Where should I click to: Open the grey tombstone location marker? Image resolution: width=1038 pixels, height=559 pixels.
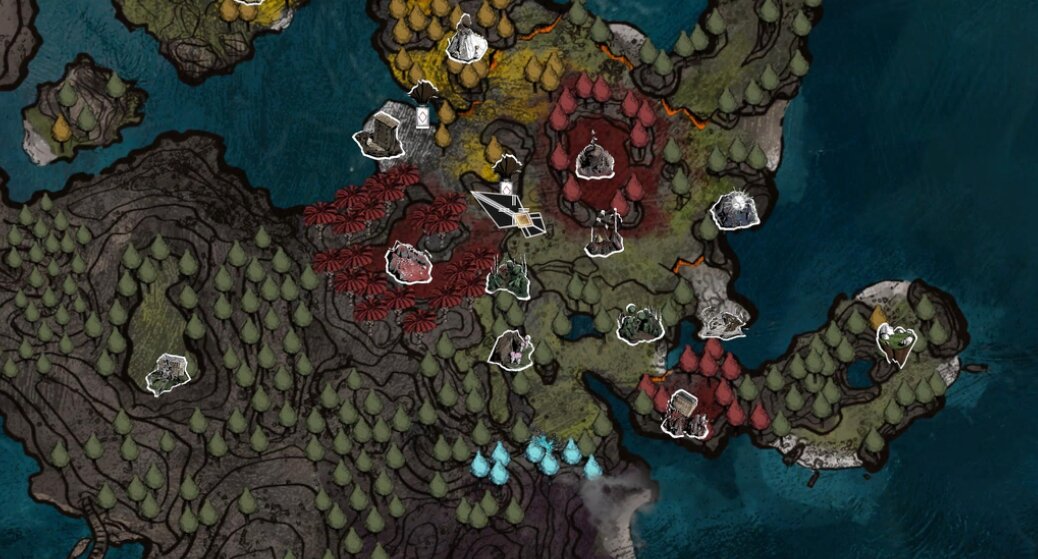382,136
